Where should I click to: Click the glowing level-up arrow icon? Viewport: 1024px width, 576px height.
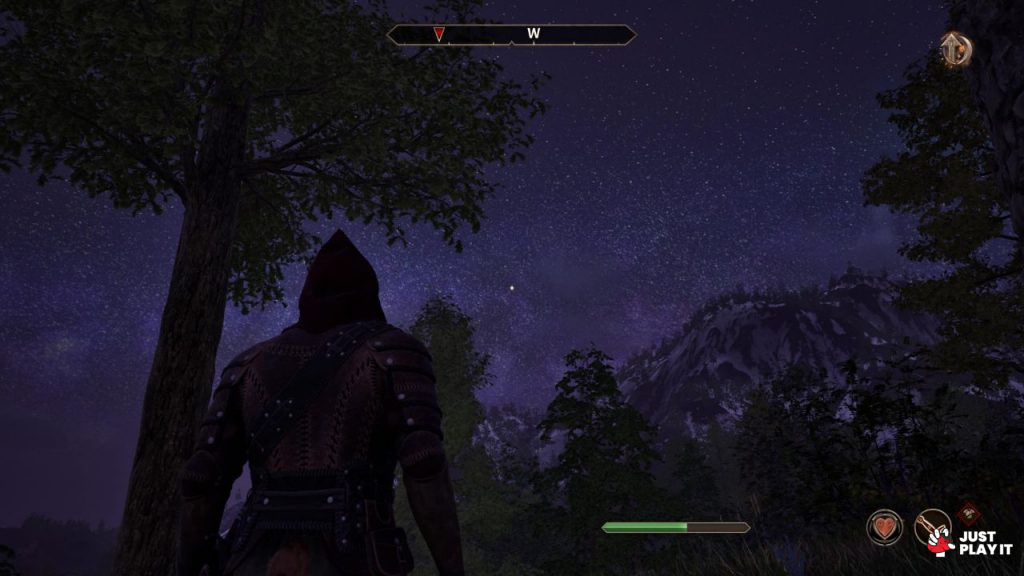[x=956, y=48]
